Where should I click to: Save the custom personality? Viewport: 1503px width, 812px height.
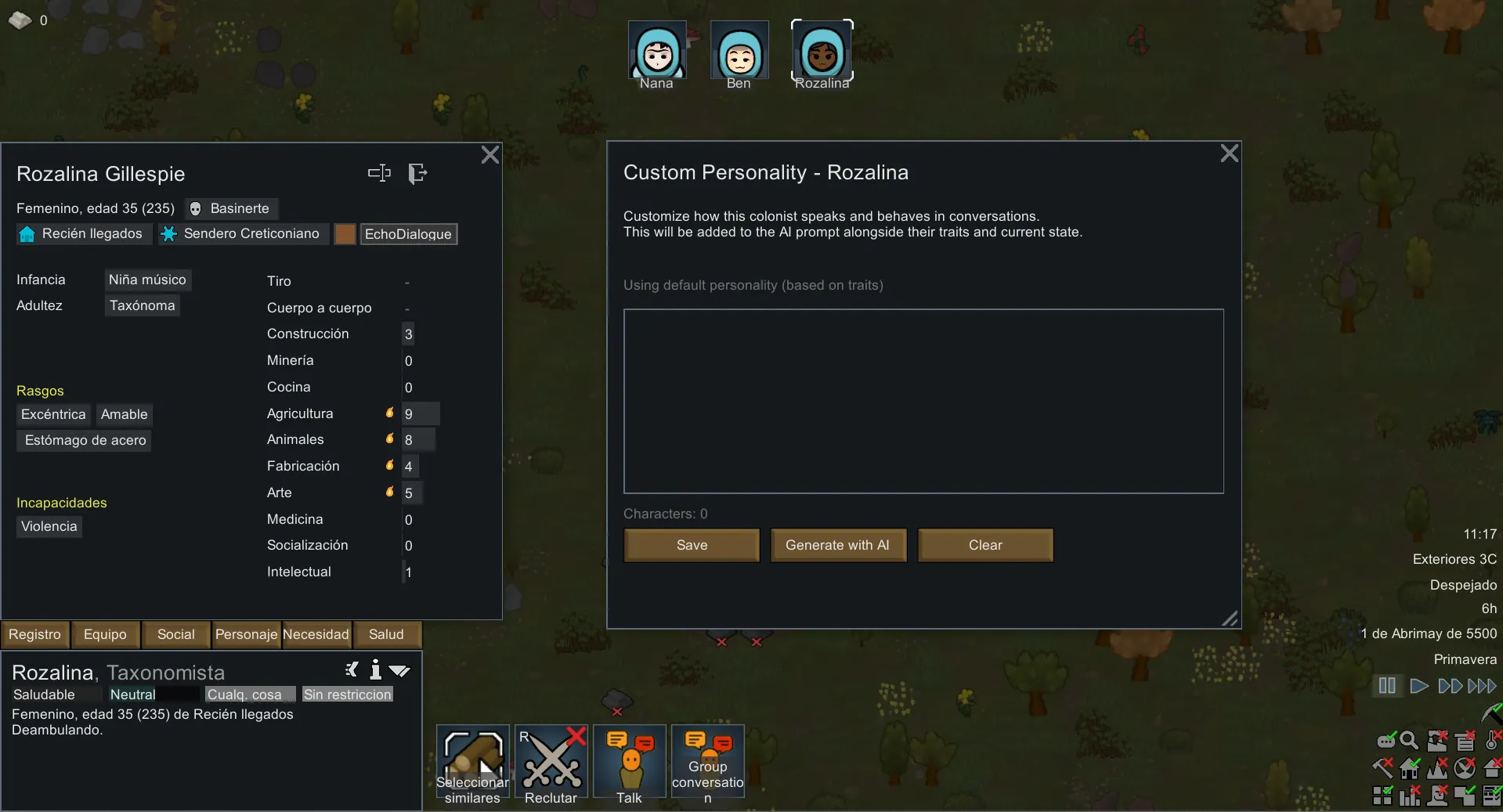pos(692,545)
